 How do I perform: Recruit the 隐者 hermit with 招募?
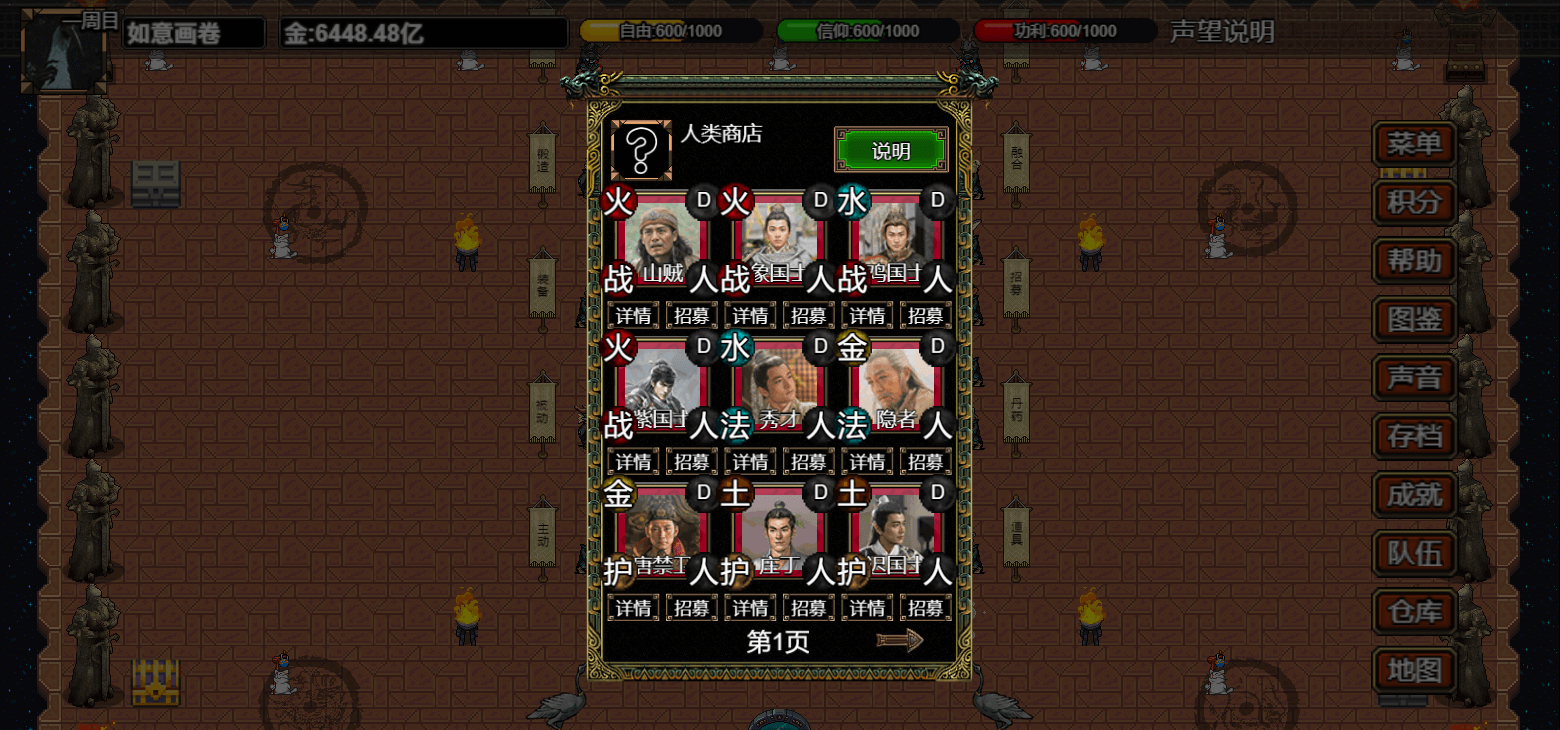pyautogui.click(x=924, y=462)
